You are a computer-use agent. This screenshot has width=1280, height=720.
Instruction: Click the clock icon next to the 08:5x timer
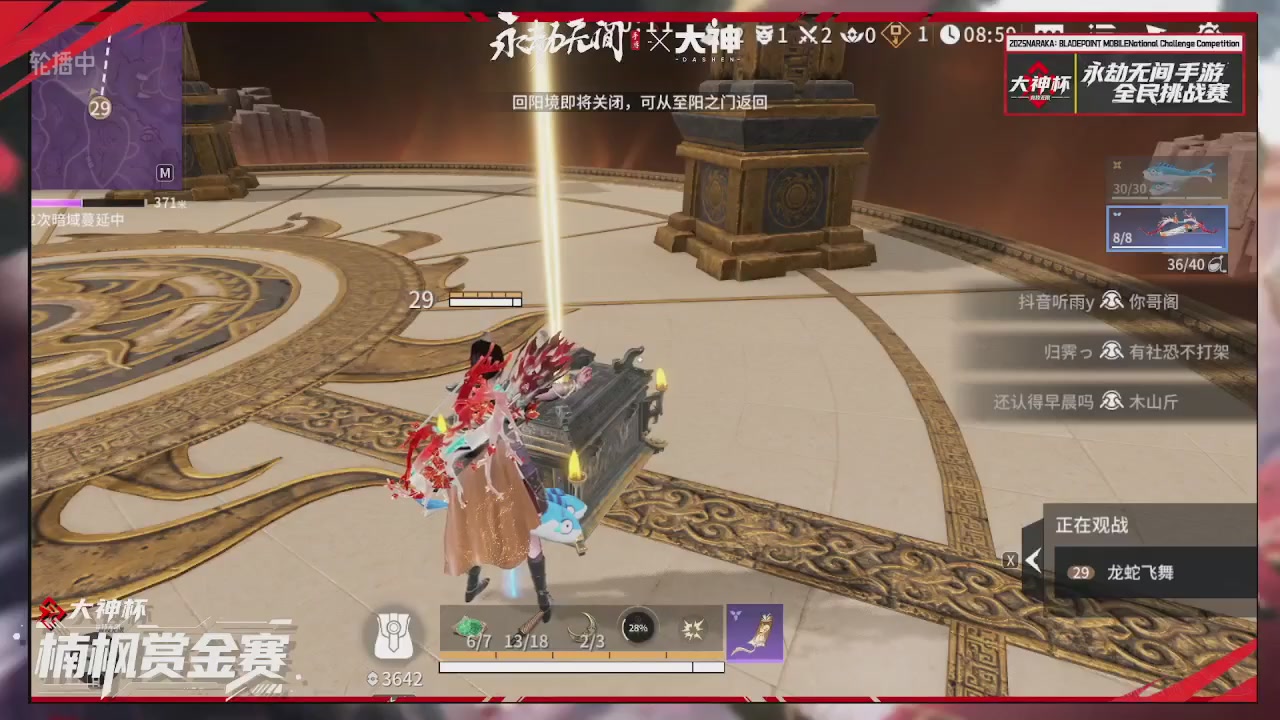[950, 33]
